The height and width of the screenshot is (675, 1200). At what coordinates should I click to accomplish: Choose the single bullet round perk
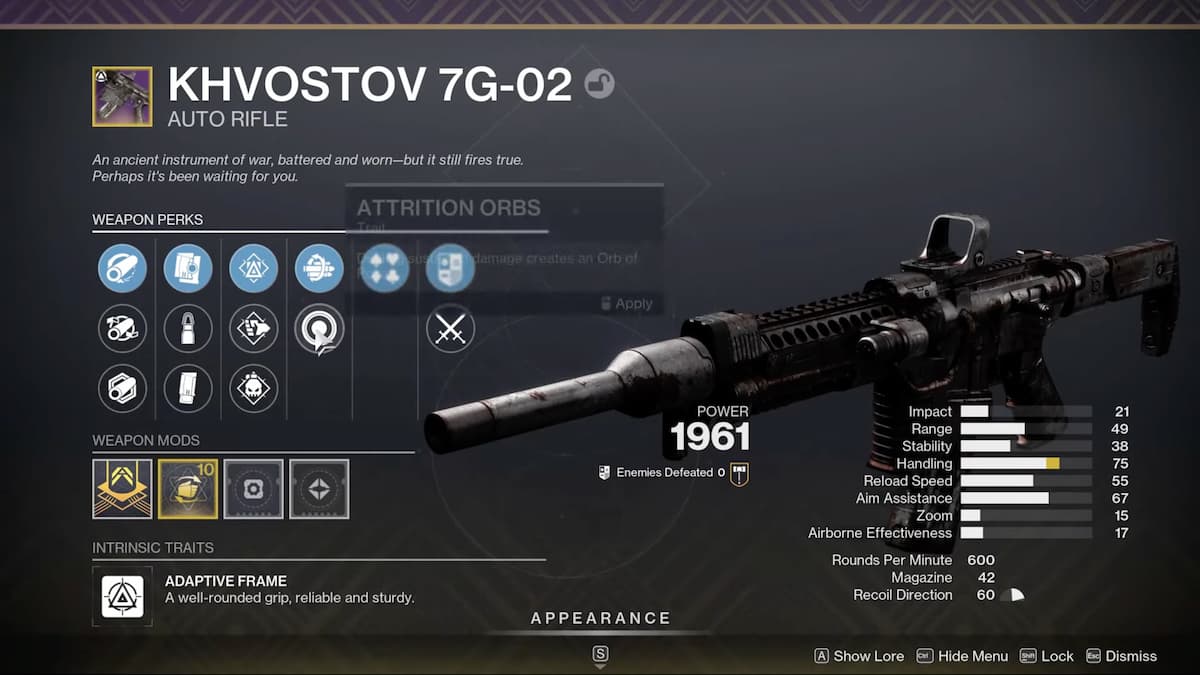[188, 328]
